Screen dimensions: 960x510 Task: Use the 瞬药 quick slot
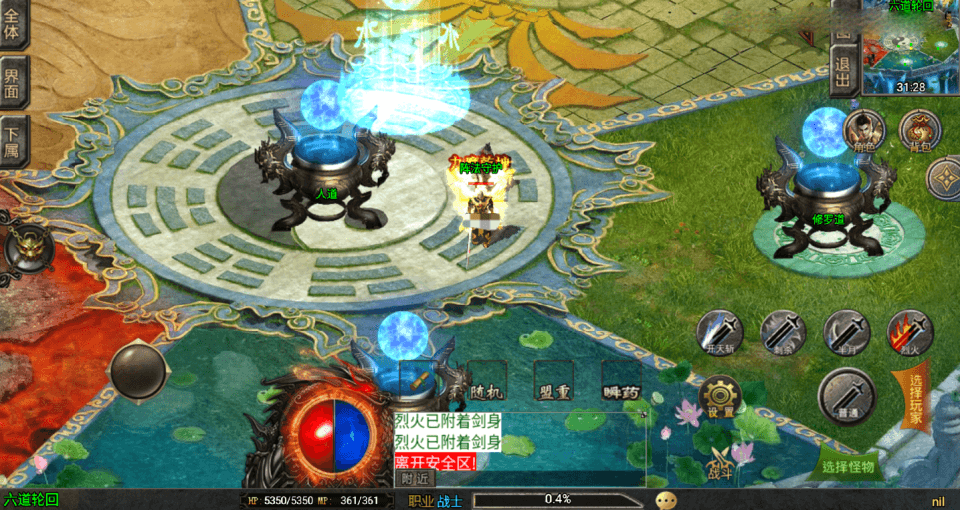click(621, 382)
